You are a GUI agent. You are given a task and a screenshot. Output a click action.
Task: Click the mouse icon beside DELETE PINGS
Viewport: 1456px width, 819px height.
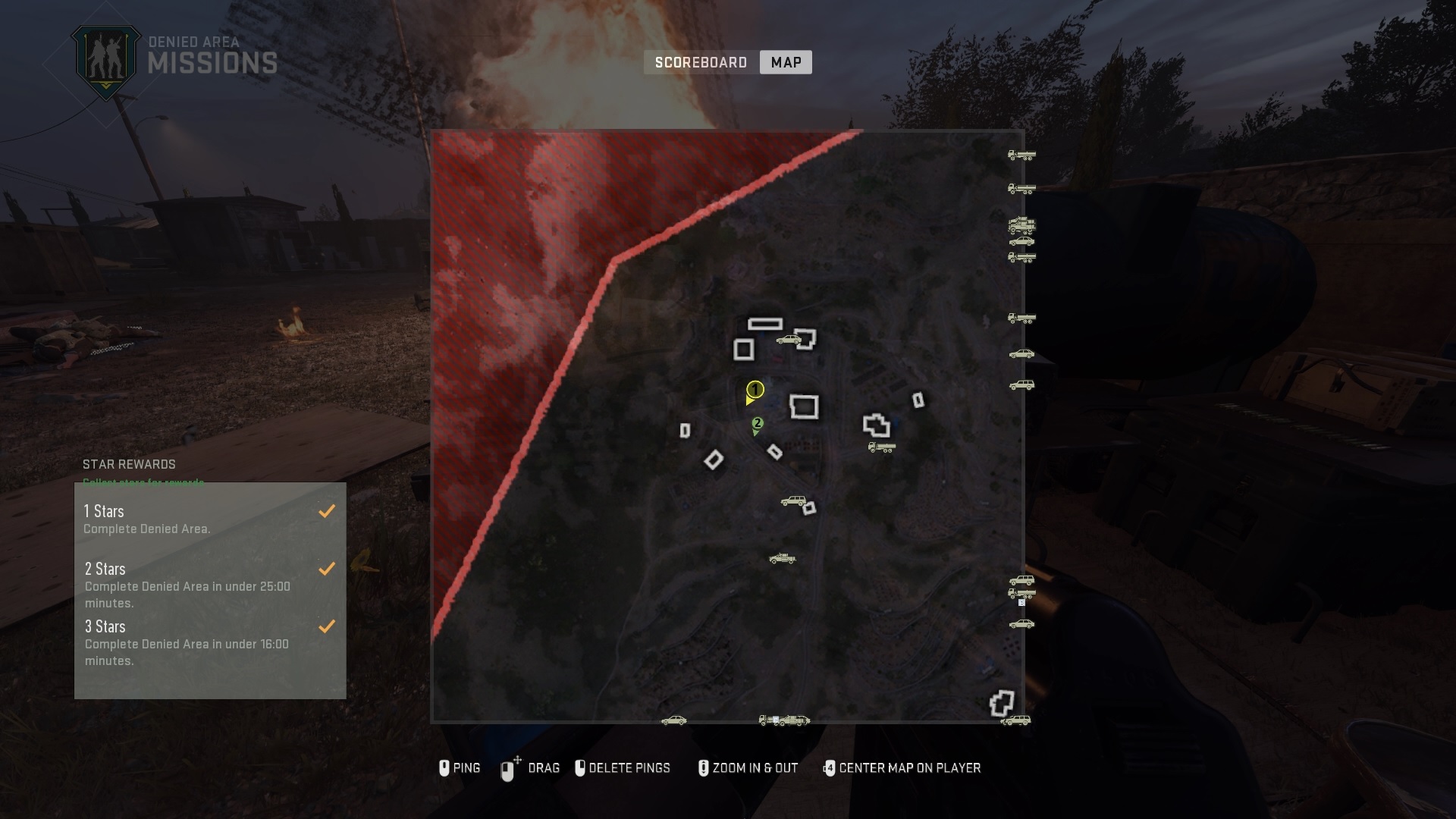pos(580,767)
